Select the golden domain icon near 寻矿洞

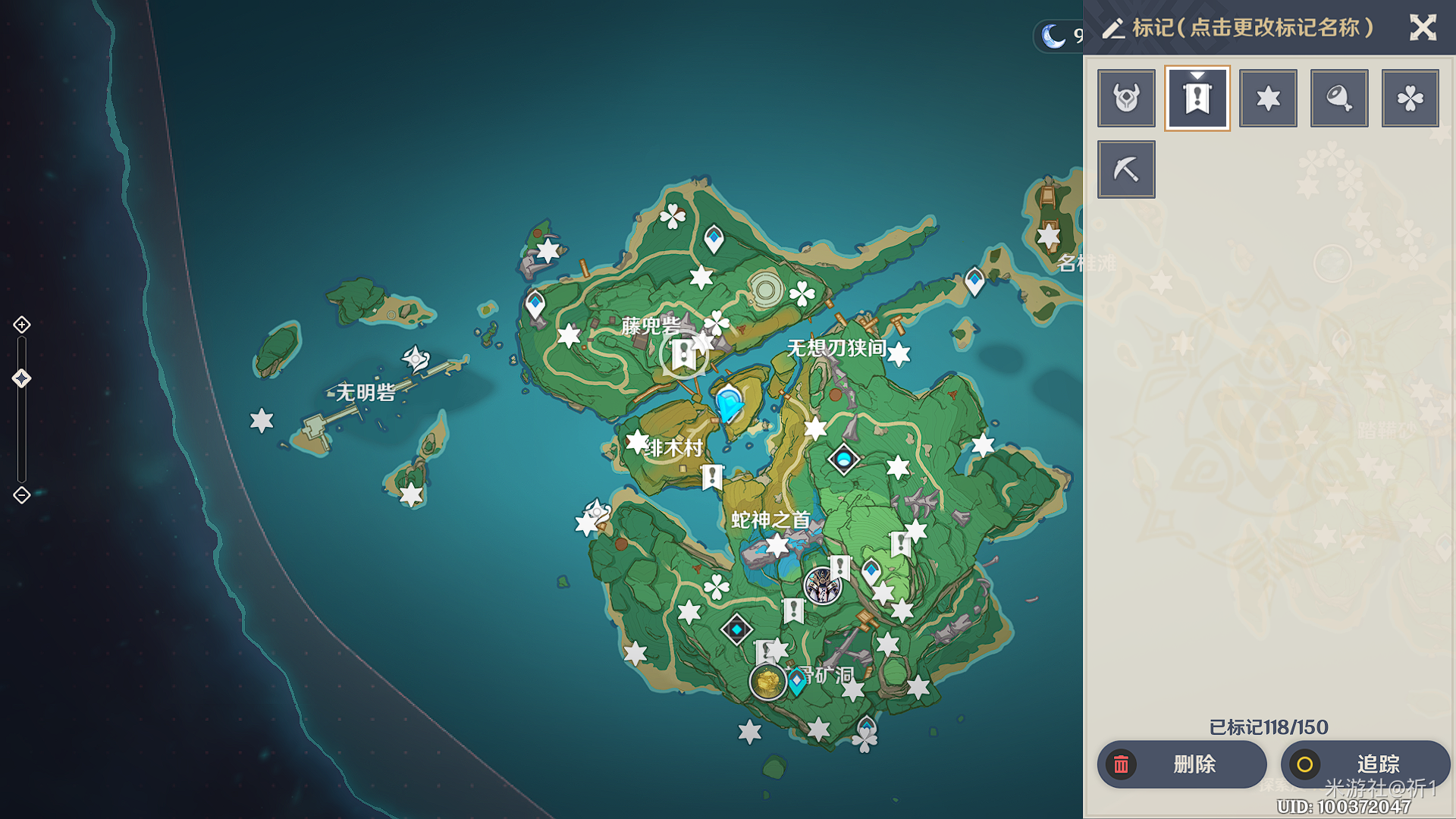coord(767,682)
